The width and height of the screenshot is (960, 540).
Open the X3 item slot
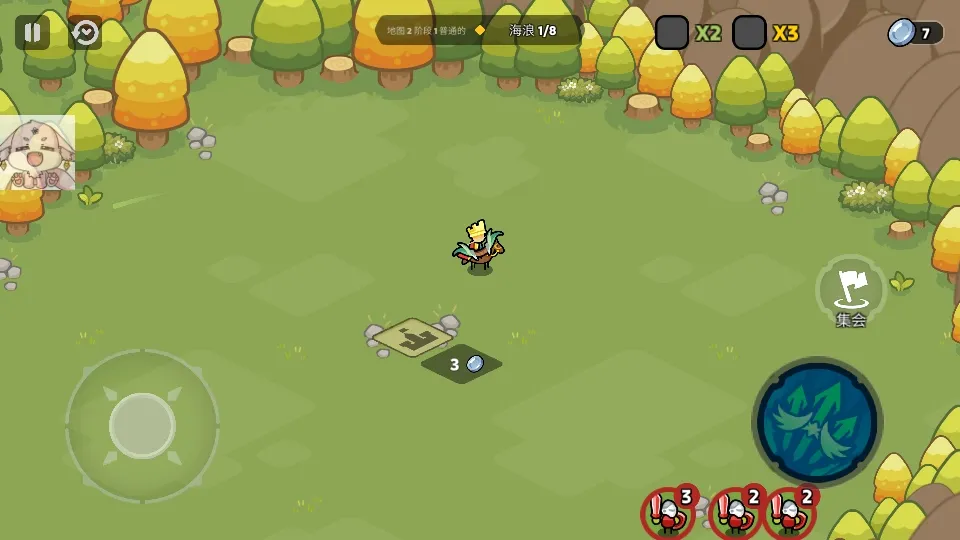[749, 33]
